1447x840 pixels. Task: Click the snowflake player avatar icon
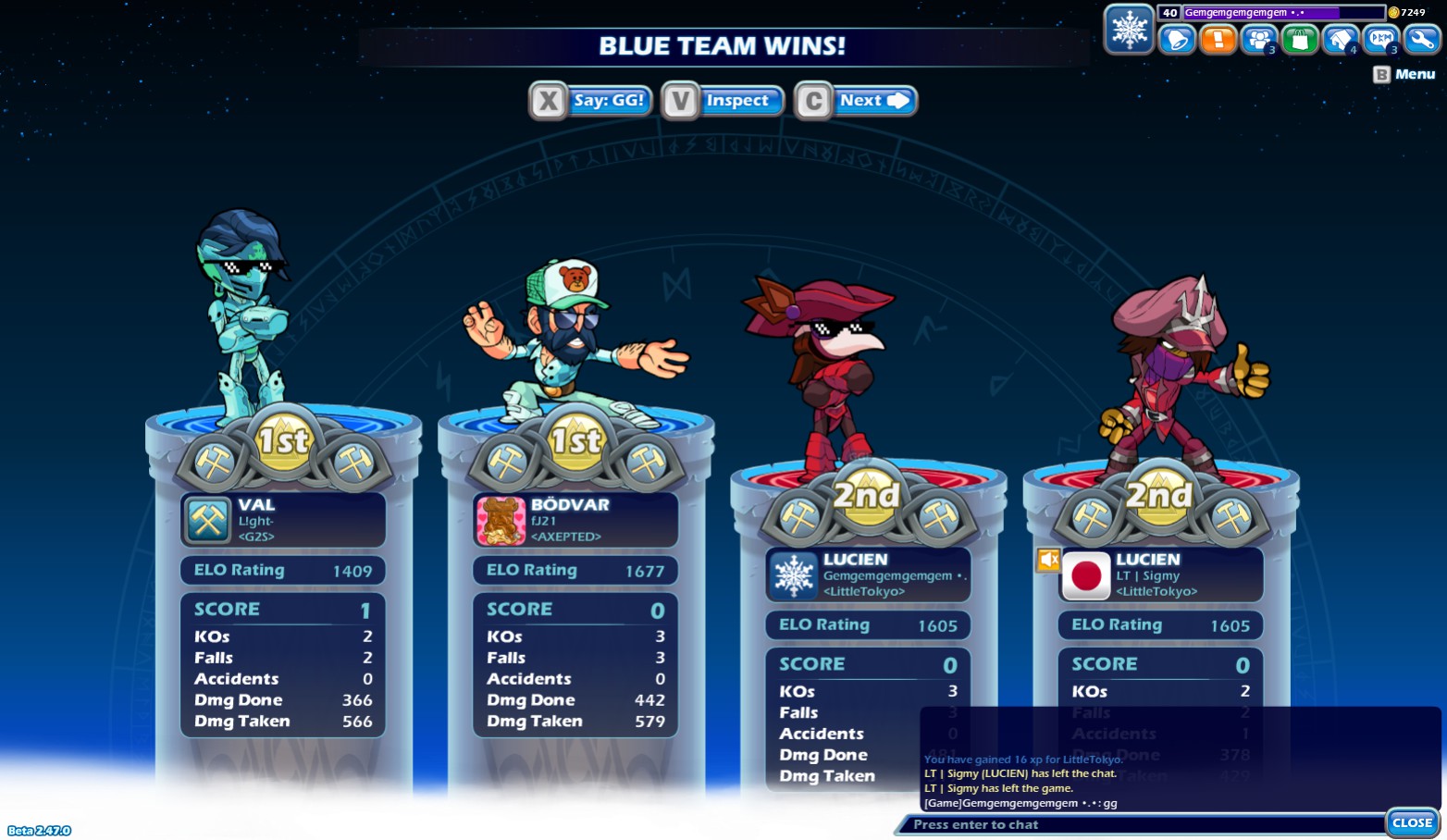tap(1129, 29)
